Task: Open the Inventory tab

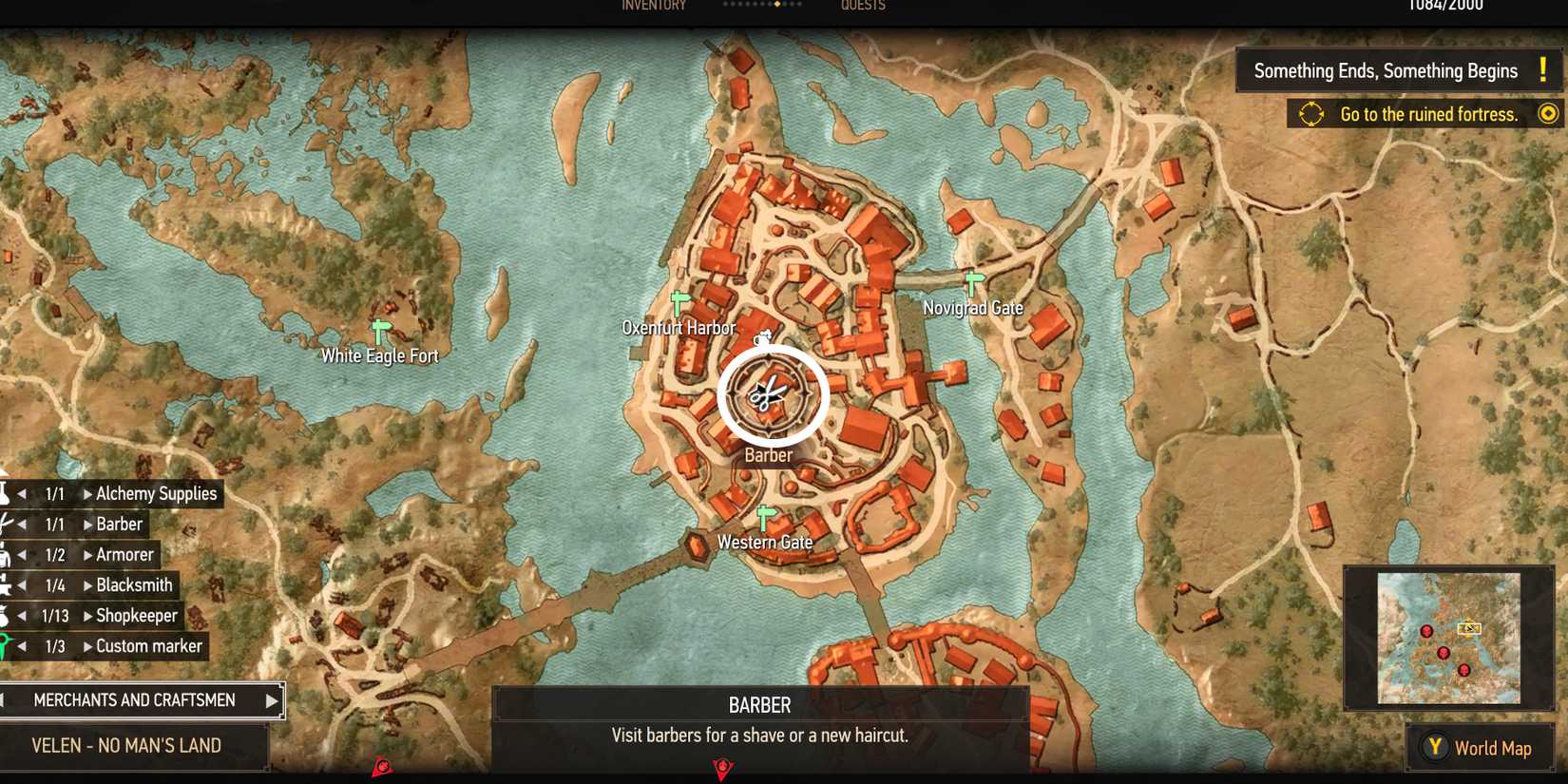Action: pos(653,6)
